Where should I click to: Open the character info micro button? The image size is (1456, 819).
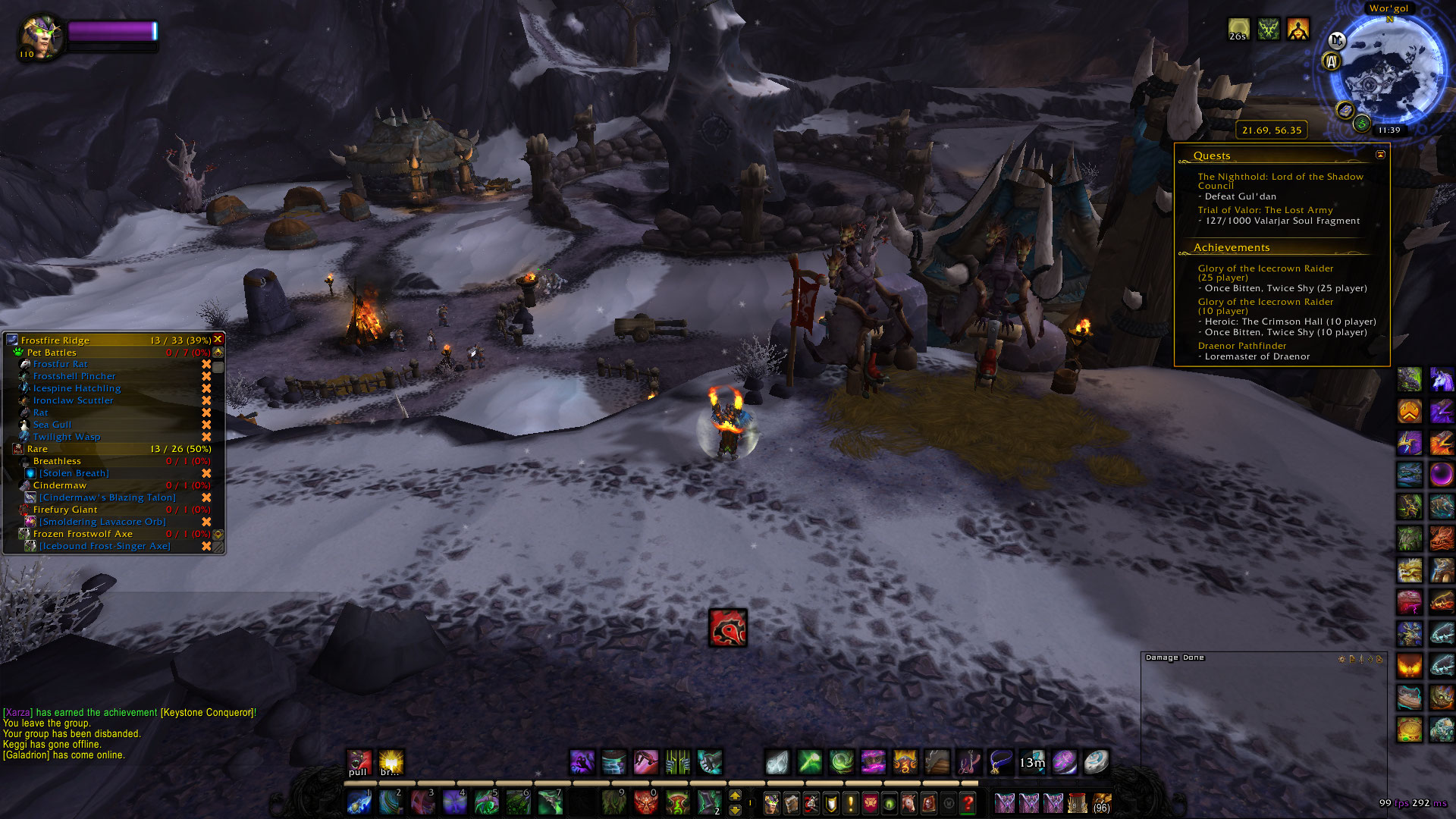[x=771, y=802]
